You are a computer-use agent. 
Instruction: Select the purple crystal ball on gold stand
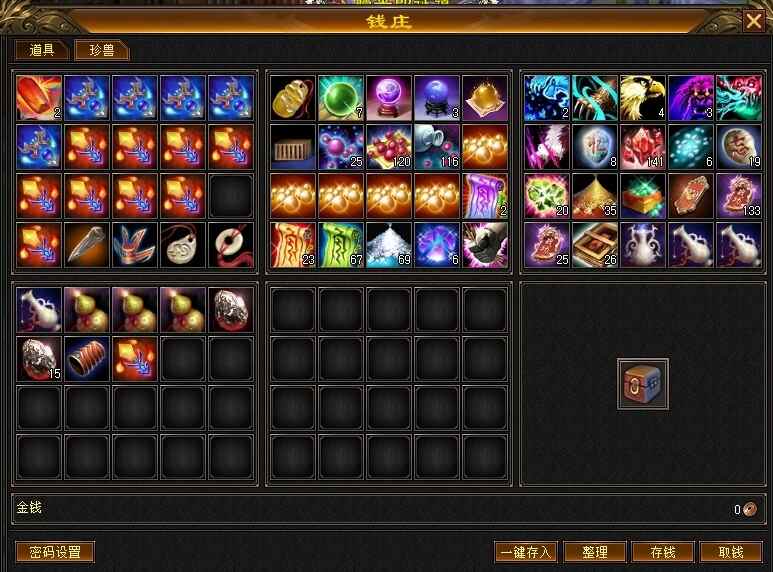389,98
